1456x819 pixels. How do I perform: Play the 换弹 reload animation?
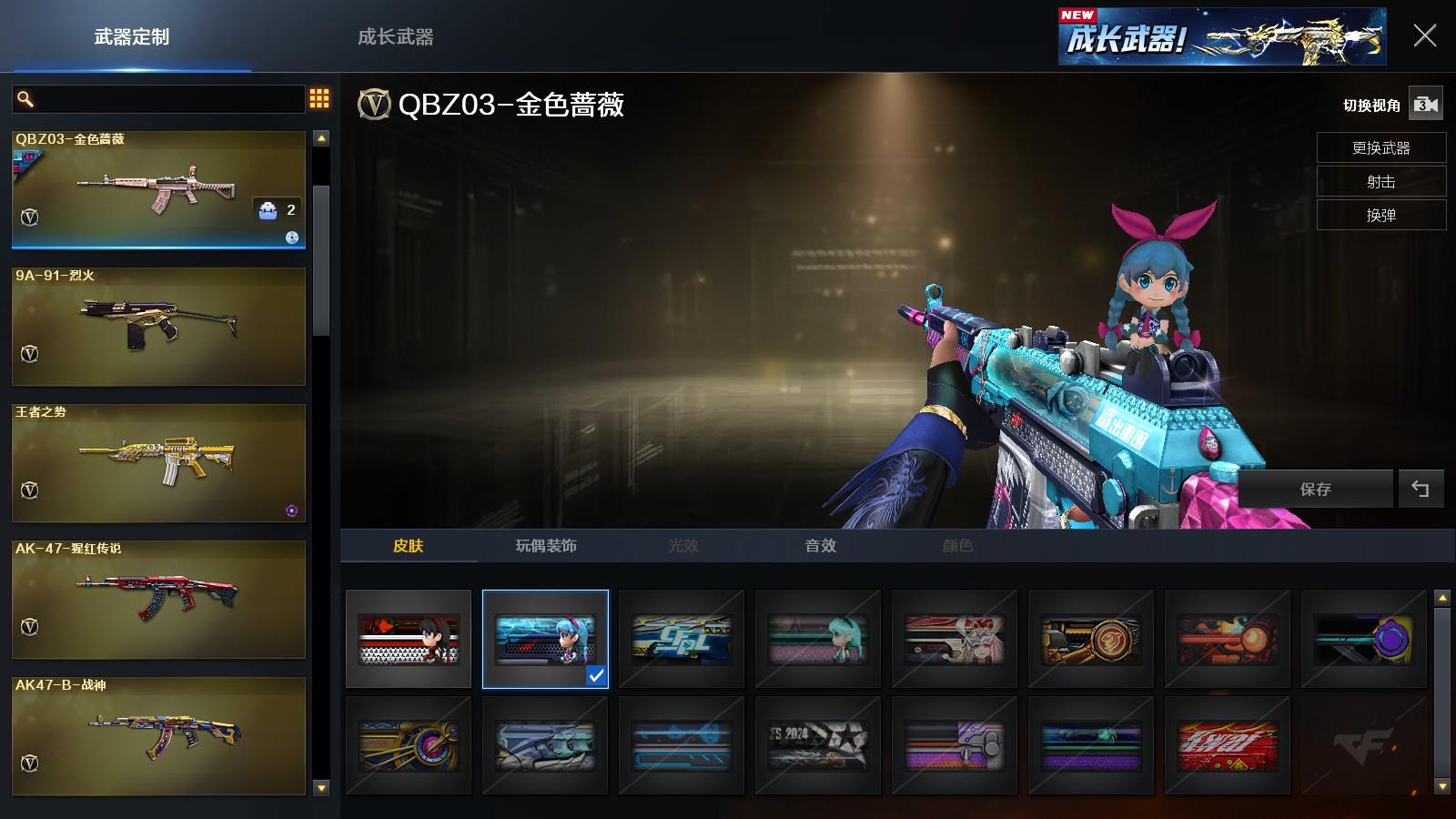point(1380,215)
